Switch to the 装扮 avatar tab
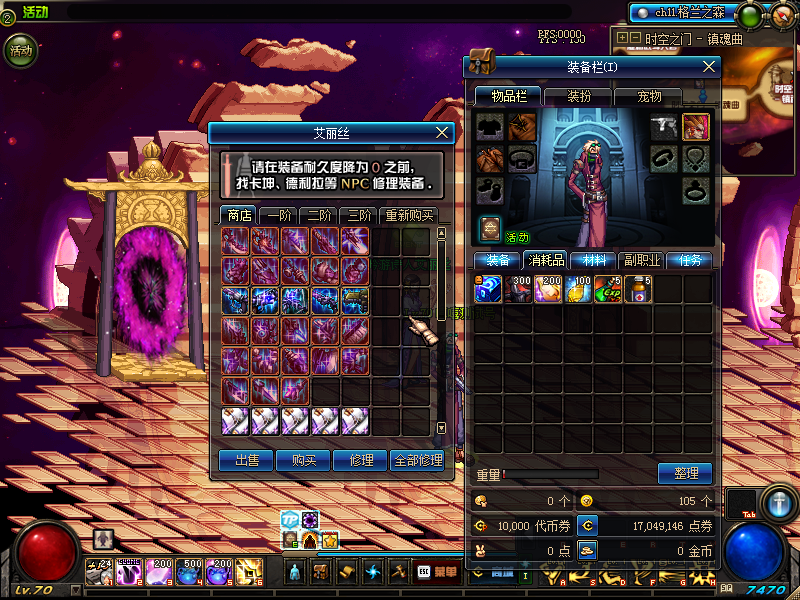 coord(579,96)
